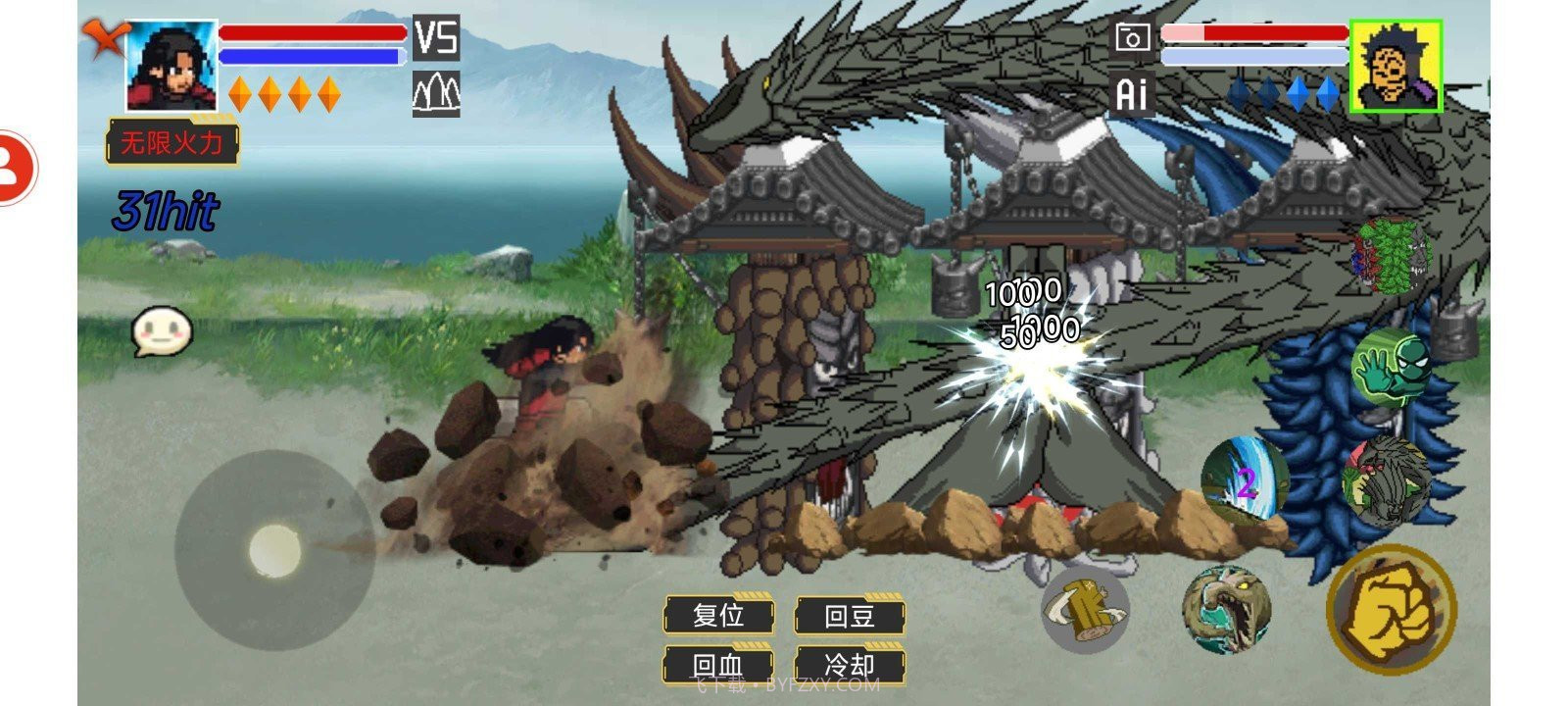Click the 复位 reset button
The width and height of the screenshot is (1568, 706).
tap(718, 616)
